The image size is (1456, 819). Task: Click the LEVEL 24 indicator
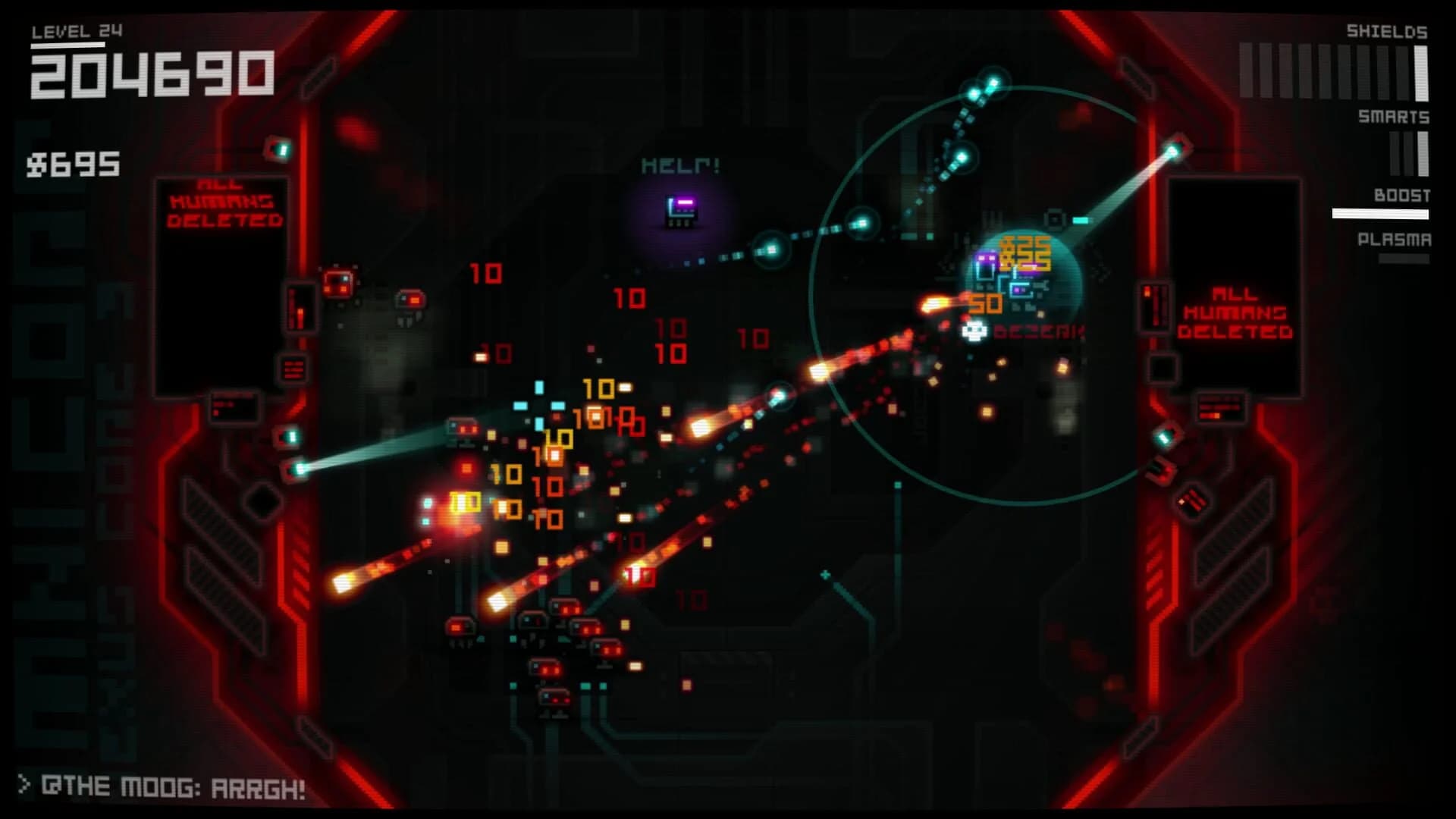pos(75,30)
